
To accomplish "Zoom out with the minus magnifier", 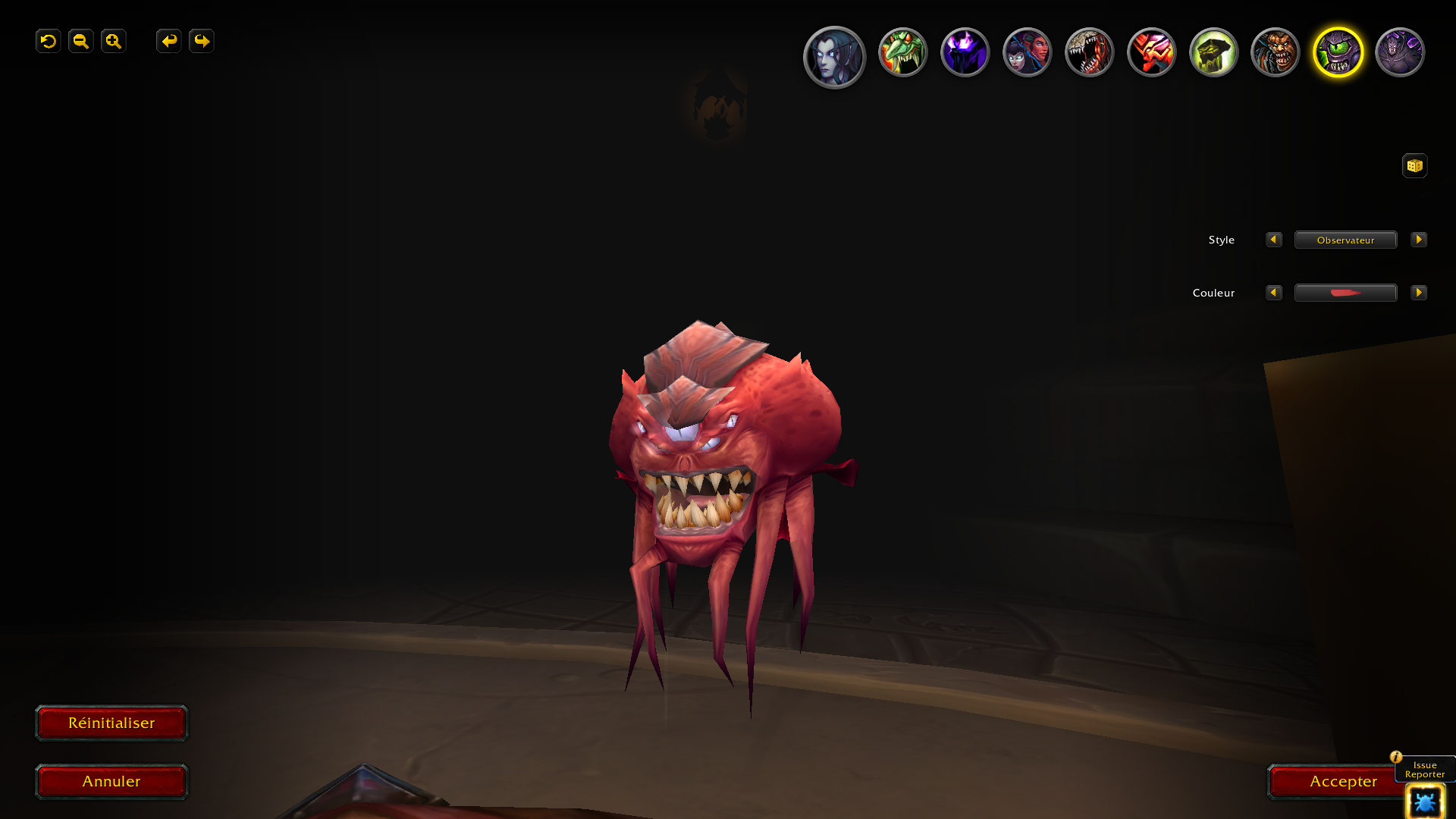I will (x=81, y=41).
